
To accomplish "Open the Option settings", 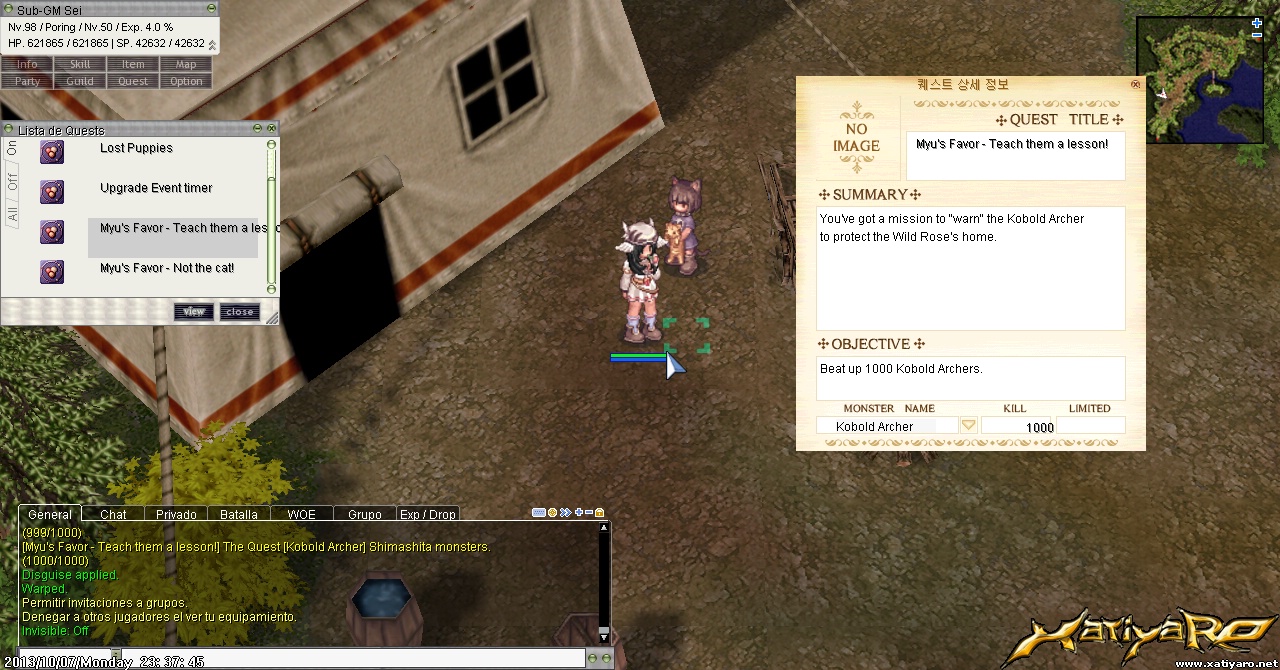I will 186,82.
